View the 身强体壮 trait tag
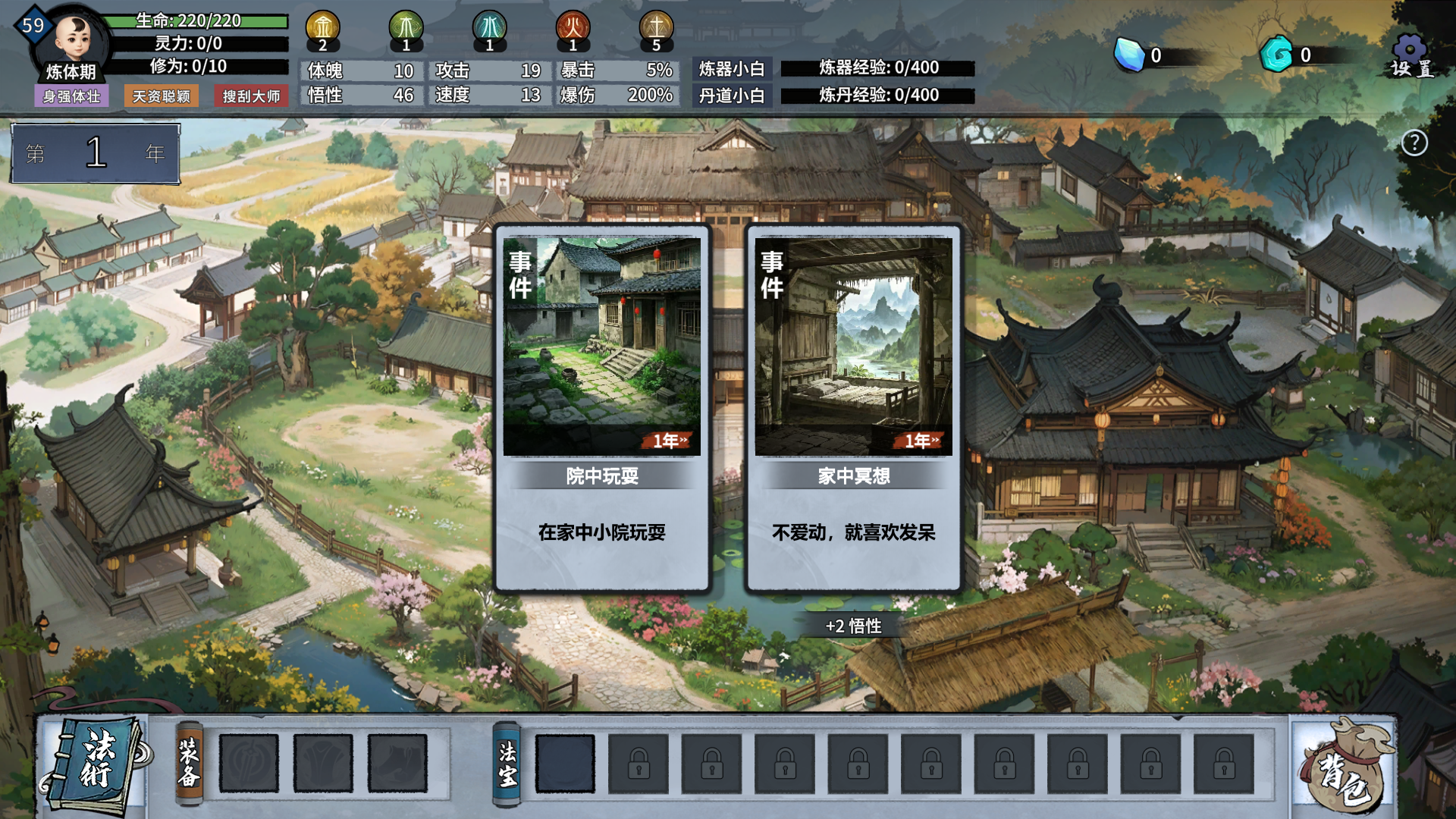Viewport: 1456px width, 819px height. 71,96
